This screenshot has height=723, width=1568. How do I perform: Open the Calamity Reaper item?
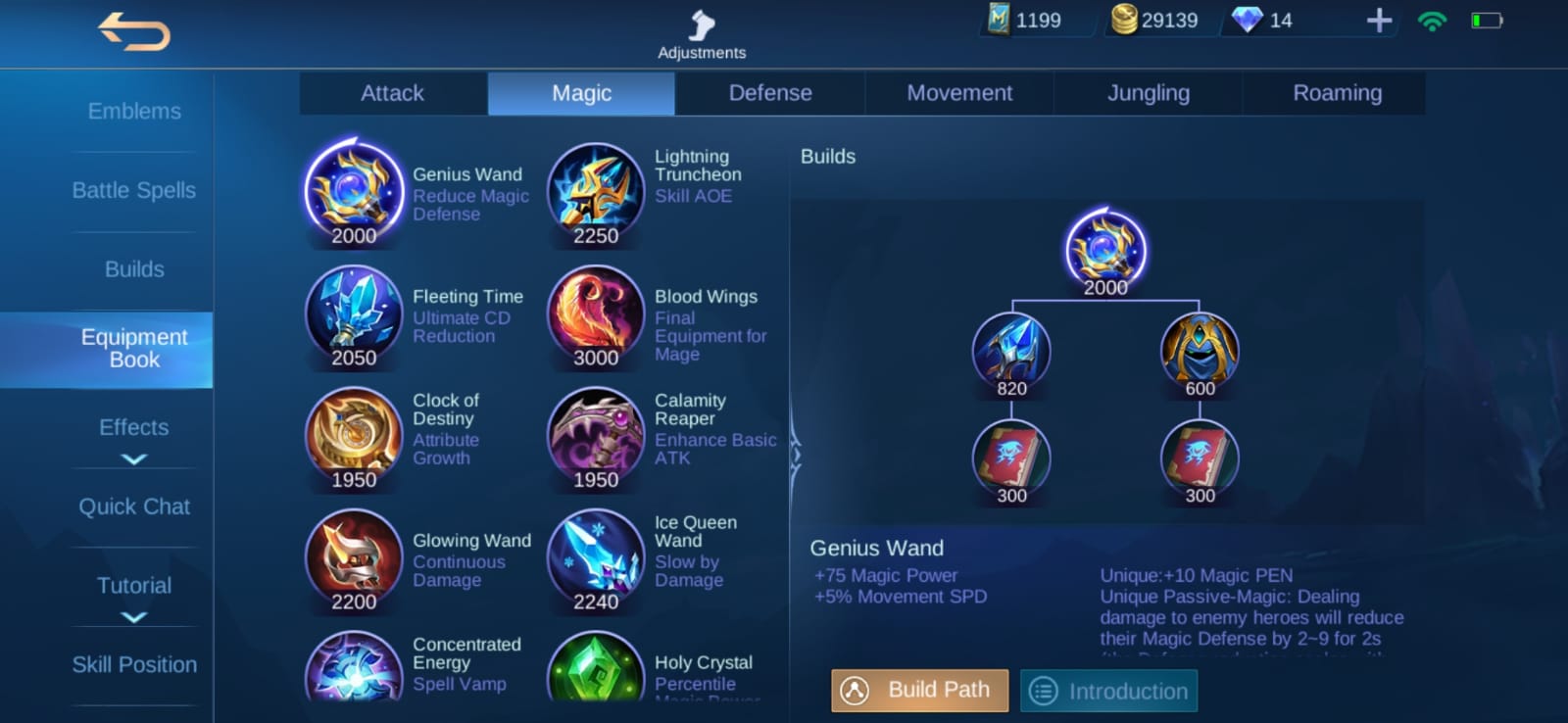pyautogui.click(x=595, y=436)
